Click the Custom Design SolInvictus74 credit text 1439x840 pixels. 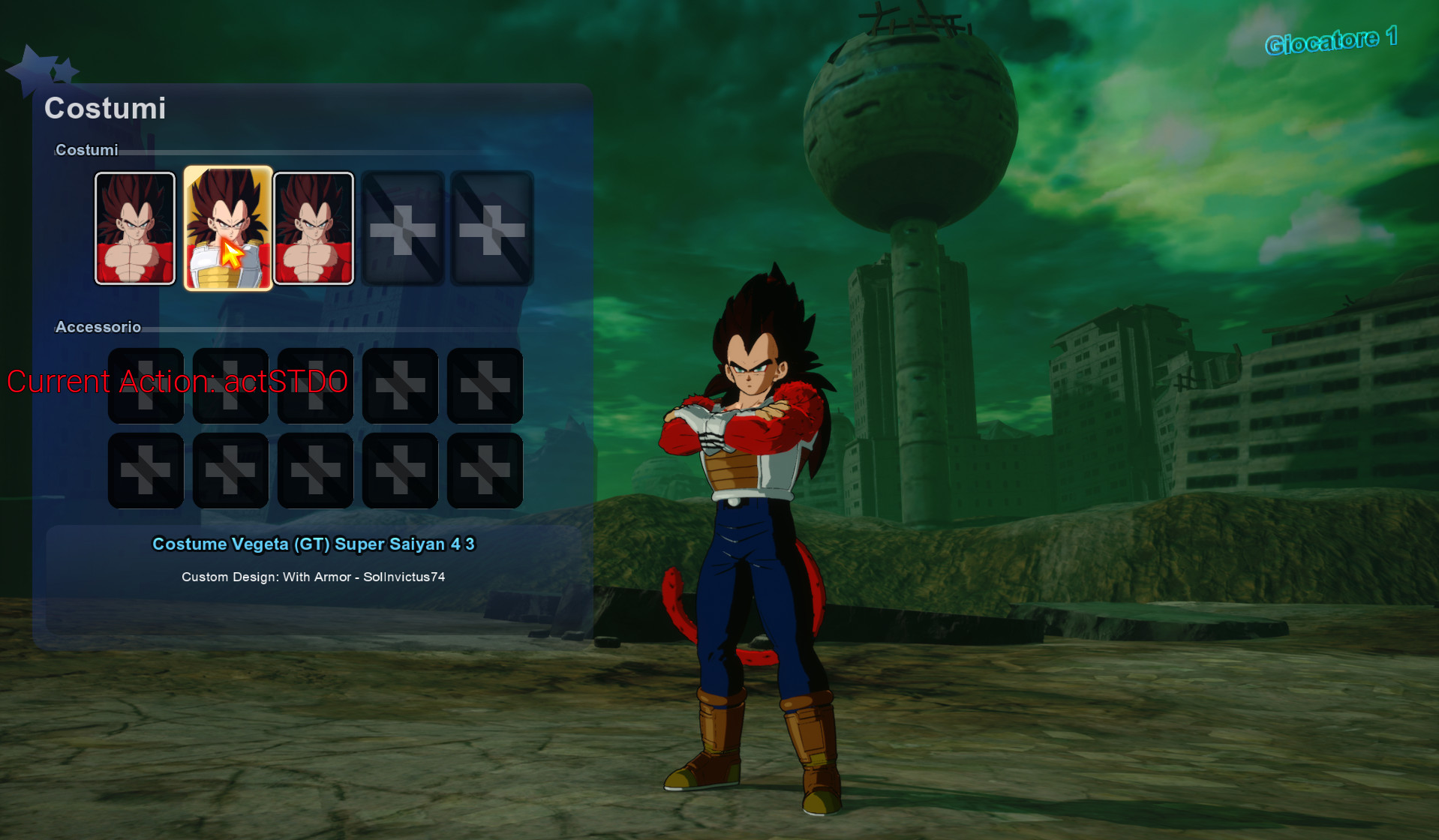(314, 577)
